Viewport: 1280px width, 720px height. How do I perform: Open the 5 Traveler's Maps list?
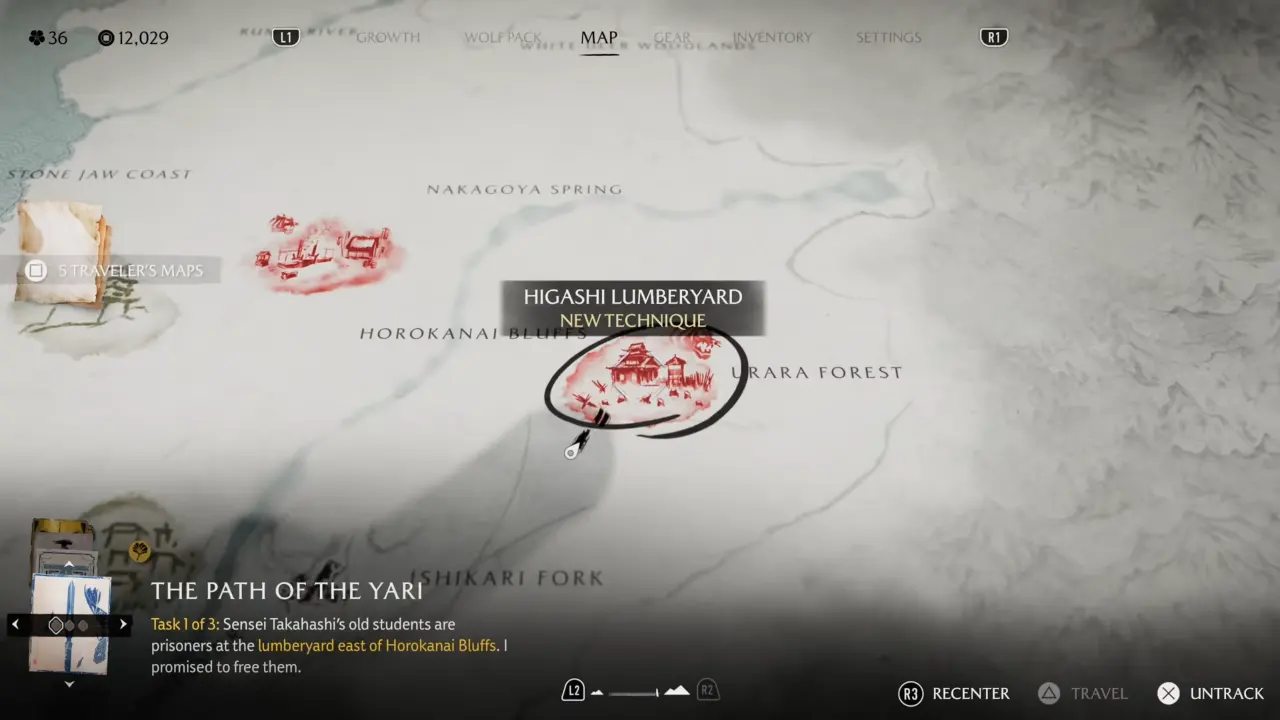(x=118, y=270)
